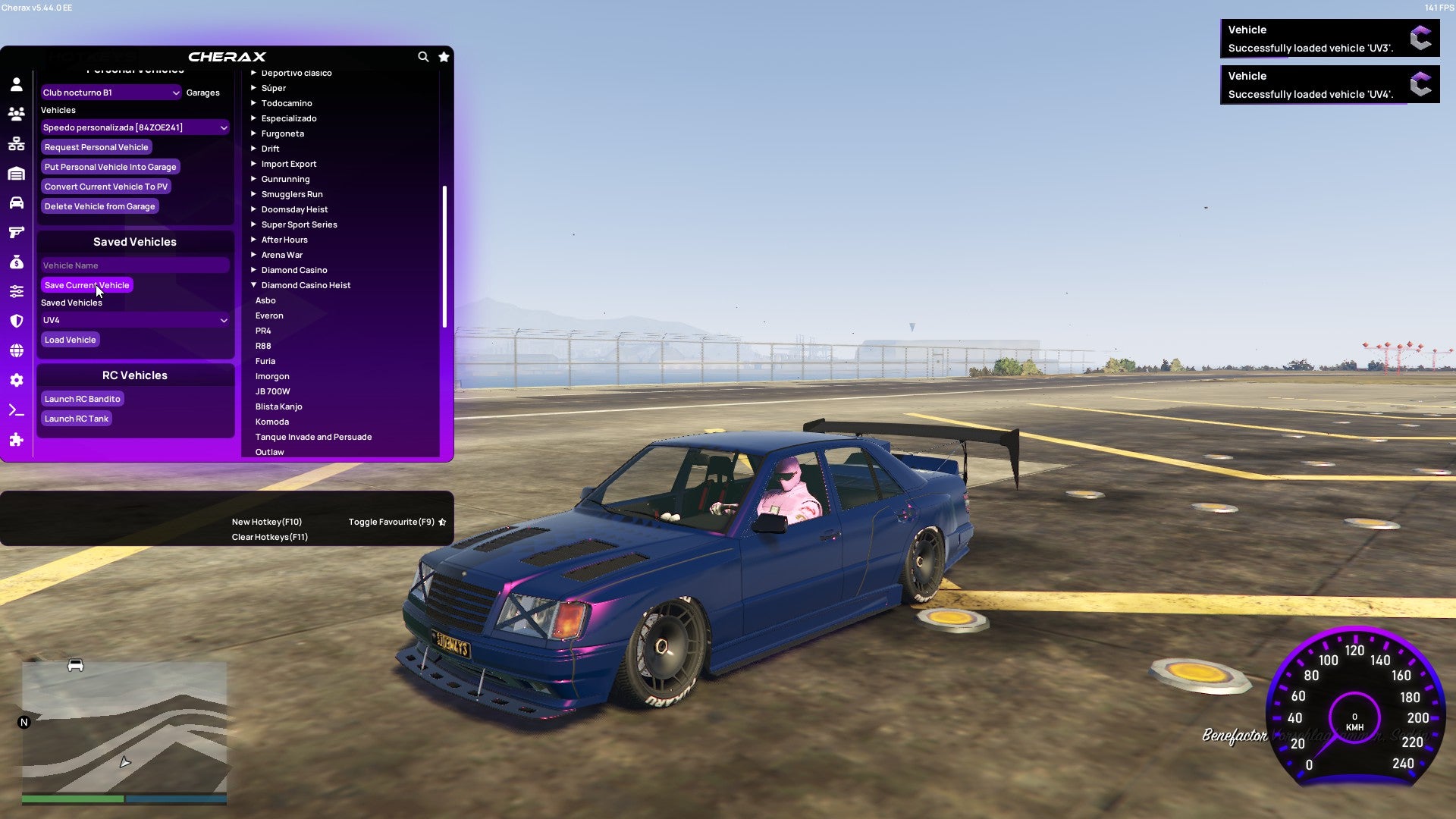Viewport: 1456px width, 819px height.
Task: Click the shield protections icon in sidebar
Action: (x=17, y=321)
